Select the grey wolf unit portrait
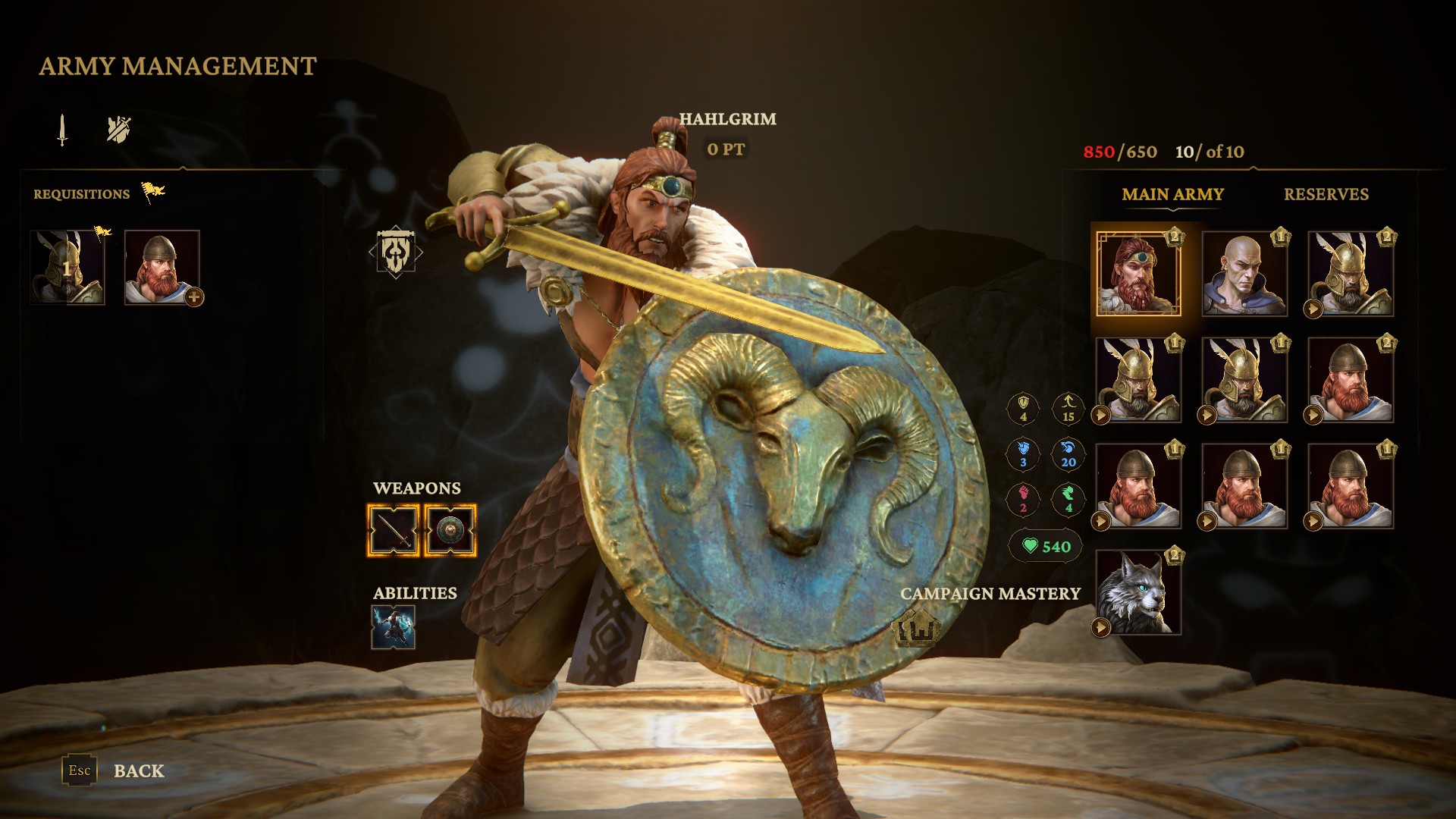 (x=1137, y=592)
